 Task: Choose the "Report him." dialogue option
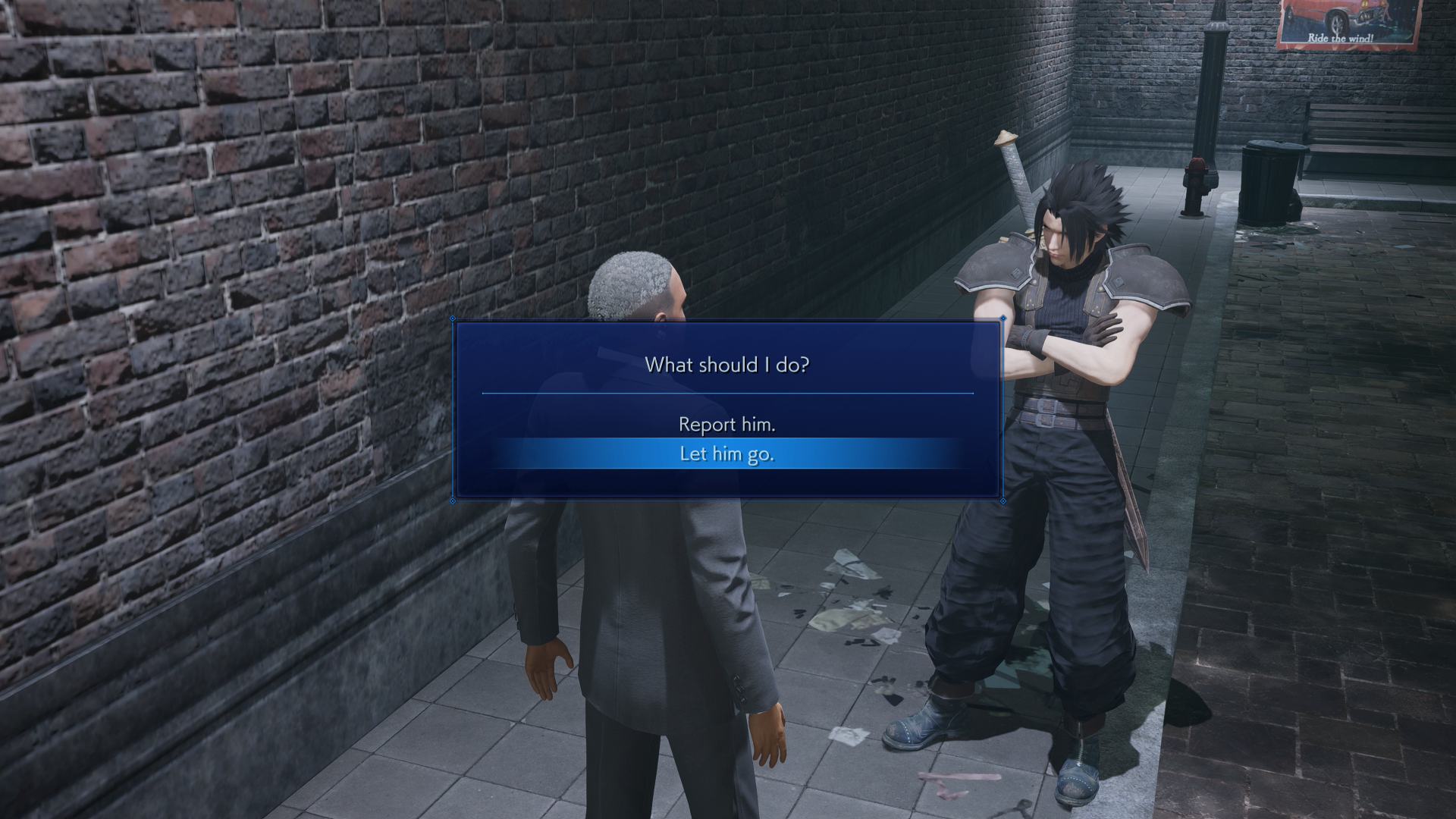pos(726,425)
